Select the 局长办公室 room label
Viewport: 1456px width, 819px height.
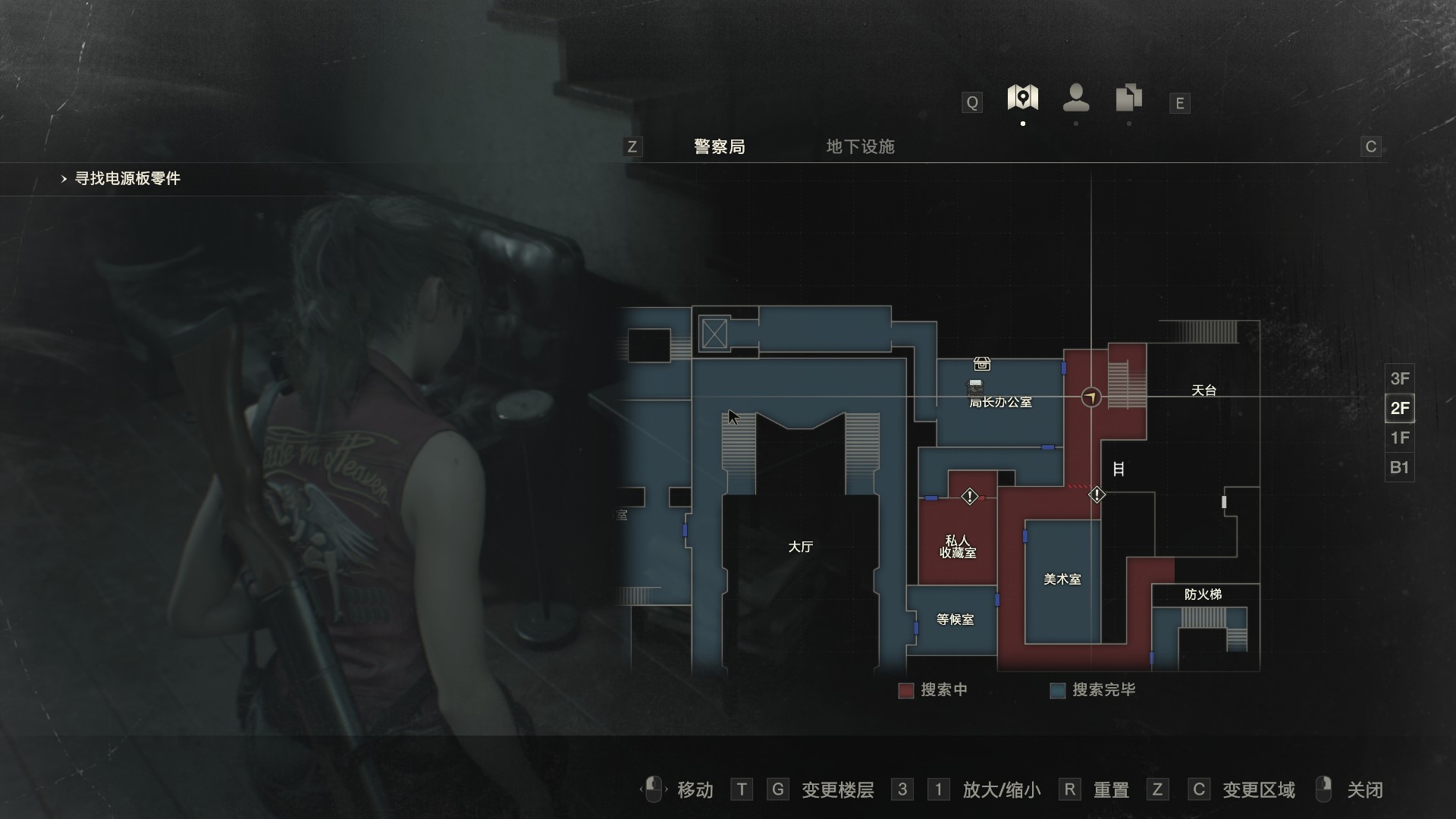coord(1000,403)
